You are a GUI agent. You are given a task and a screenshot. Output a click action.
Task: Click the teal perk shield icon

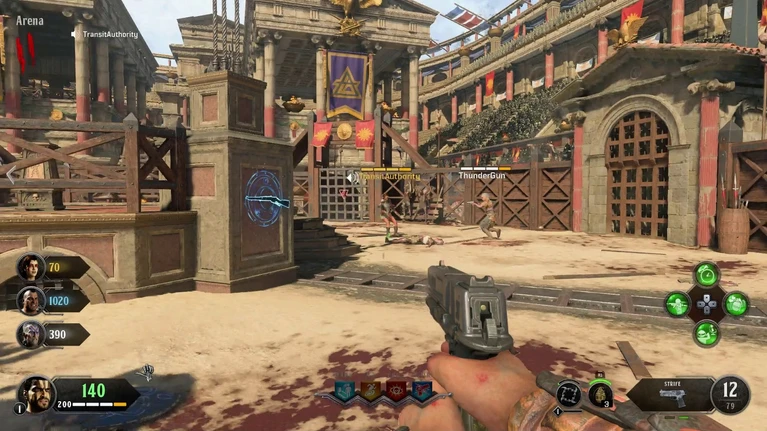coord(345,391)
